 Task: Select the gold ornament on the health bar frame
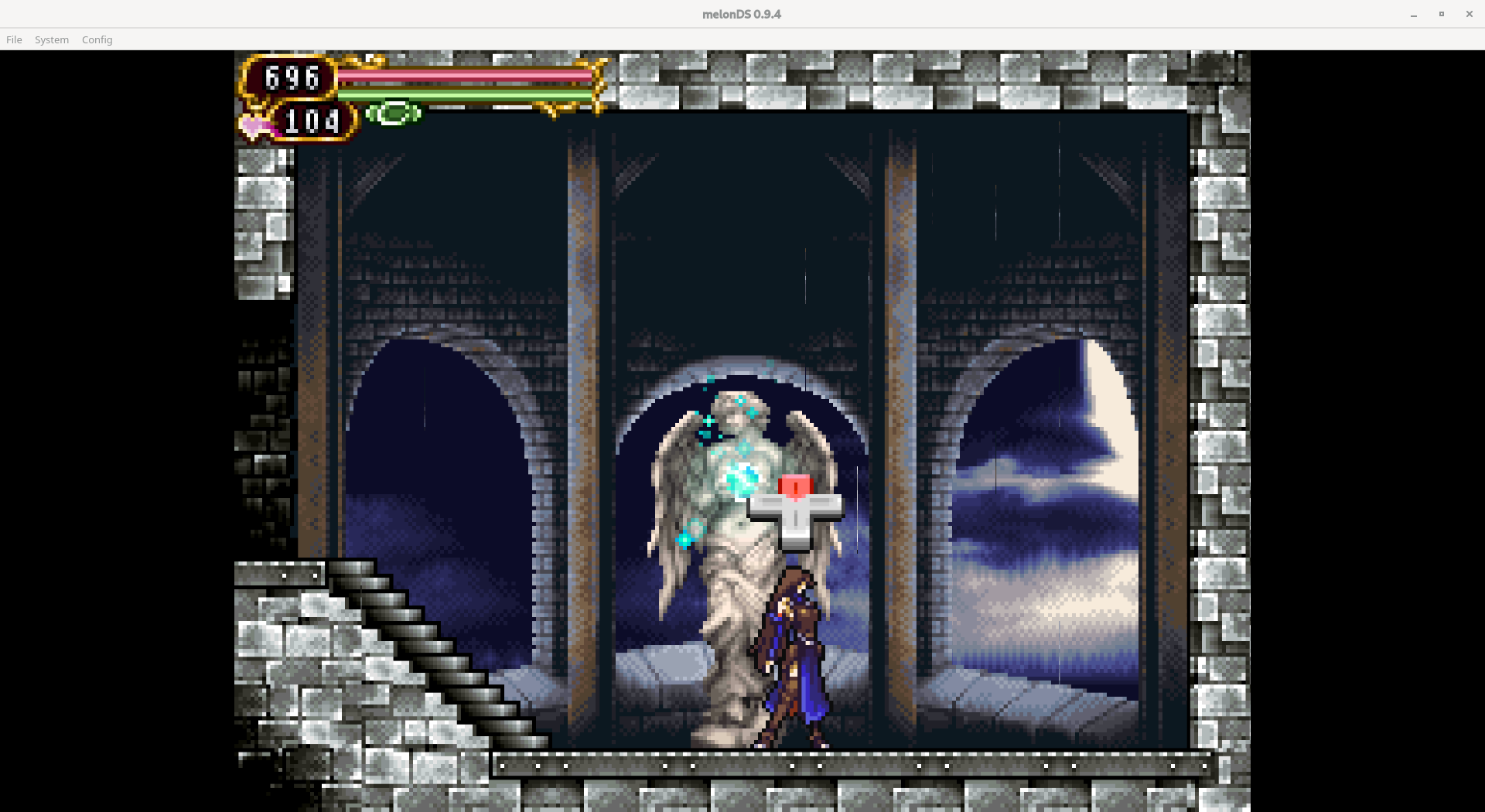(x=596, y=85)
